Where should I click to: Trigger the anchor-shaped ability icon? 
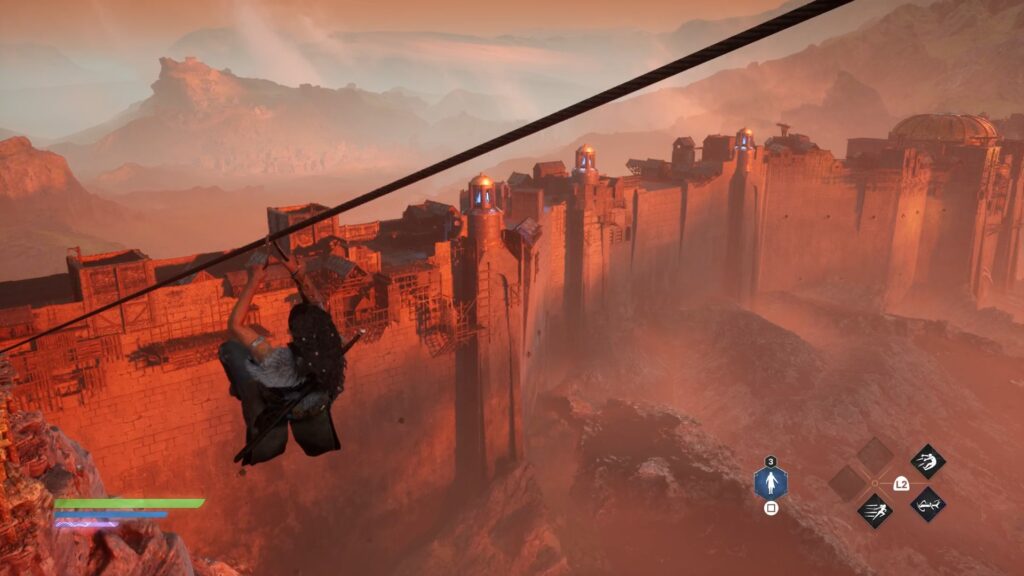click(928, 504)
